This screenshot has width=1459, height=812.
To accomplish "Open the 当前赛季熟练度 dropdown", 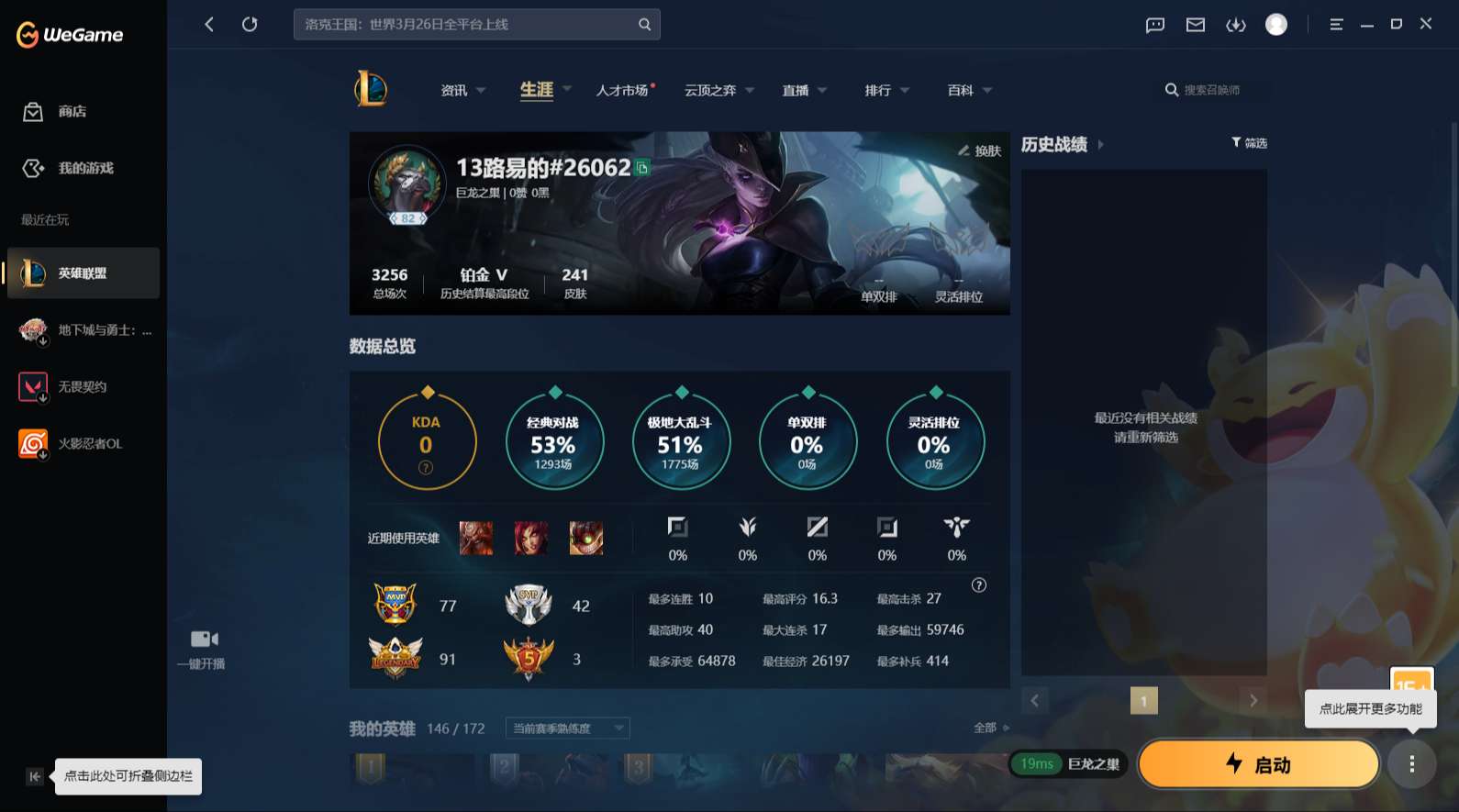I will (x=566, y=728).
